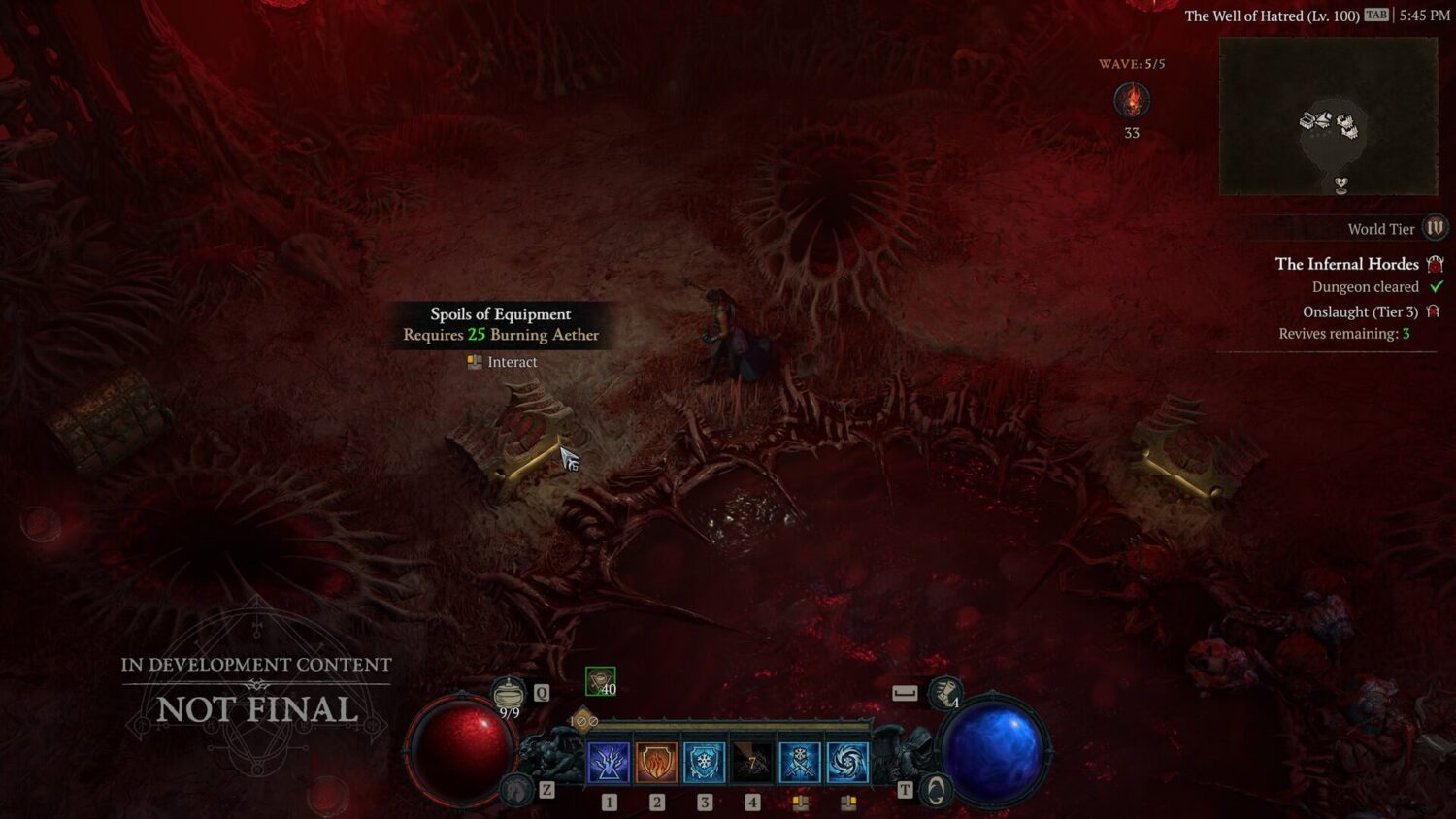Viewport: 1456px width, 819px height.
Task: Select the flame shield skill in slot 2
Action: tap(656, 761)
